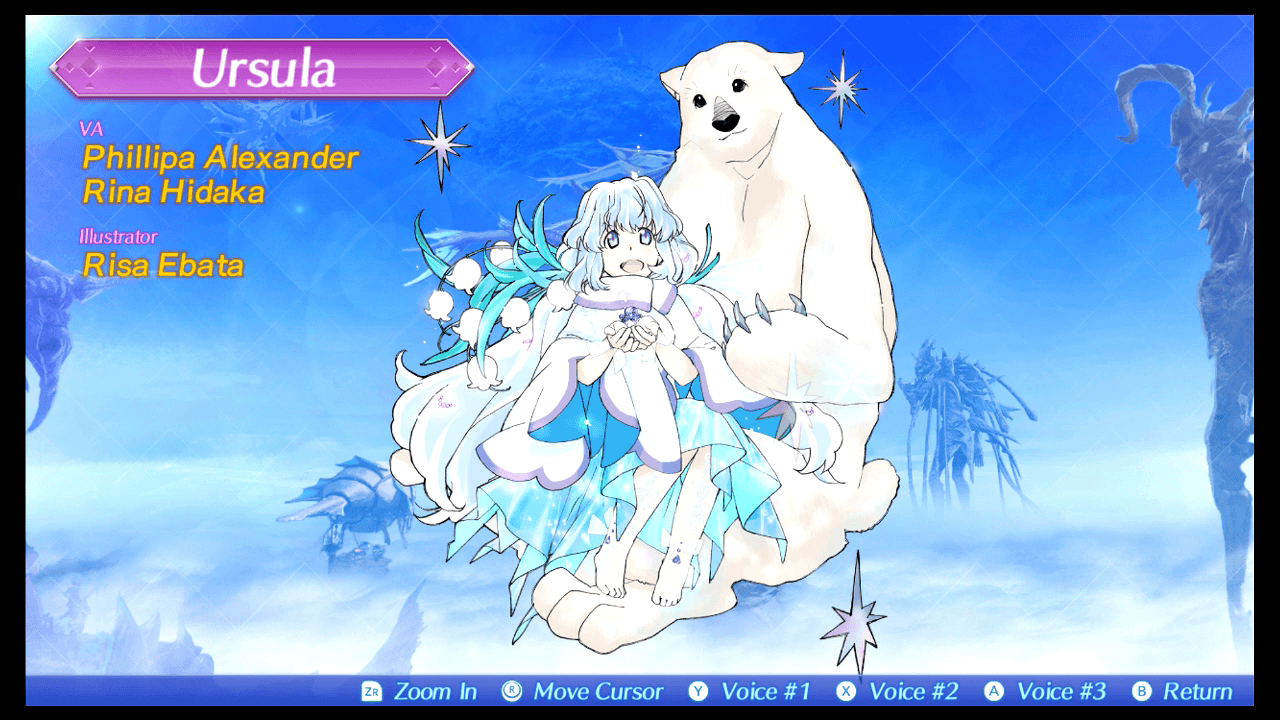1280x720 pixels.
Task: Activate the Zoom In label
Action: click(436, 691)
